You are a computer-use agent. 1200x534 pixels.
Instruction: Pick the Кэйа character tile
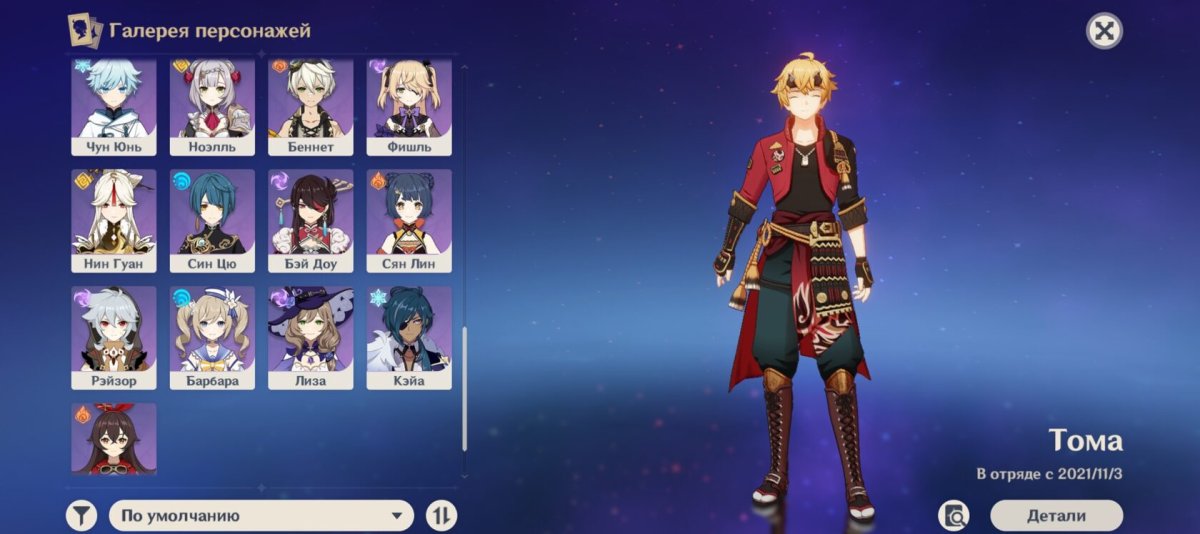point(409,337)
